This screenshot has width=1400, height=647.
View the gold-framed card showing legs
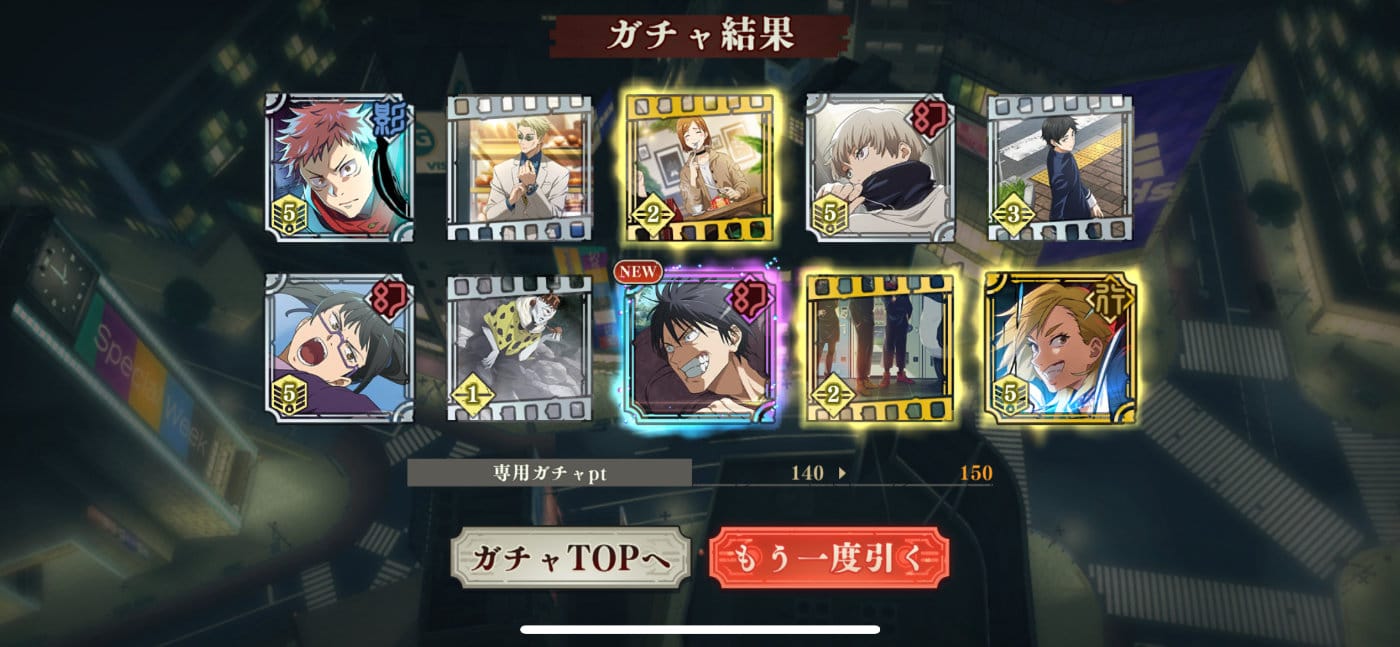pos(880,347)
